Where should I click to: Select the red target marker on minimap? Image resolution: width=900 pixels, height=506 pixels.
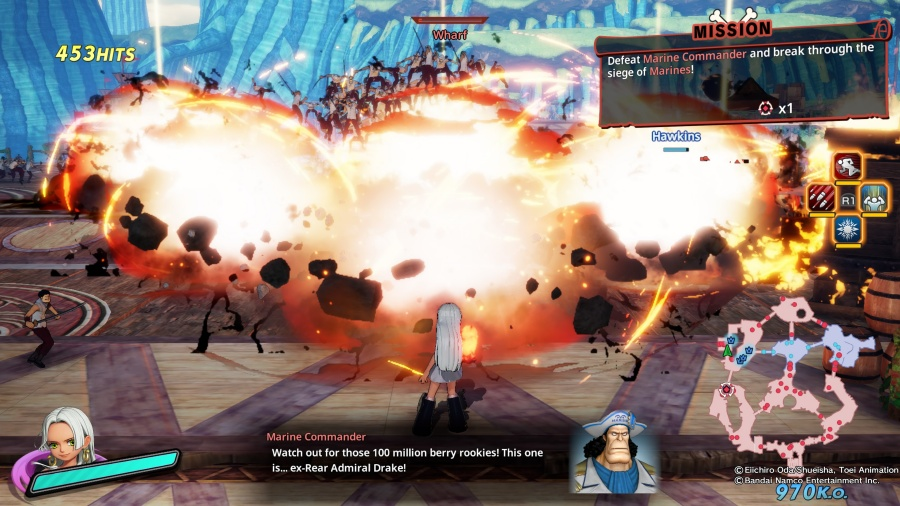[x=725, y=389]
